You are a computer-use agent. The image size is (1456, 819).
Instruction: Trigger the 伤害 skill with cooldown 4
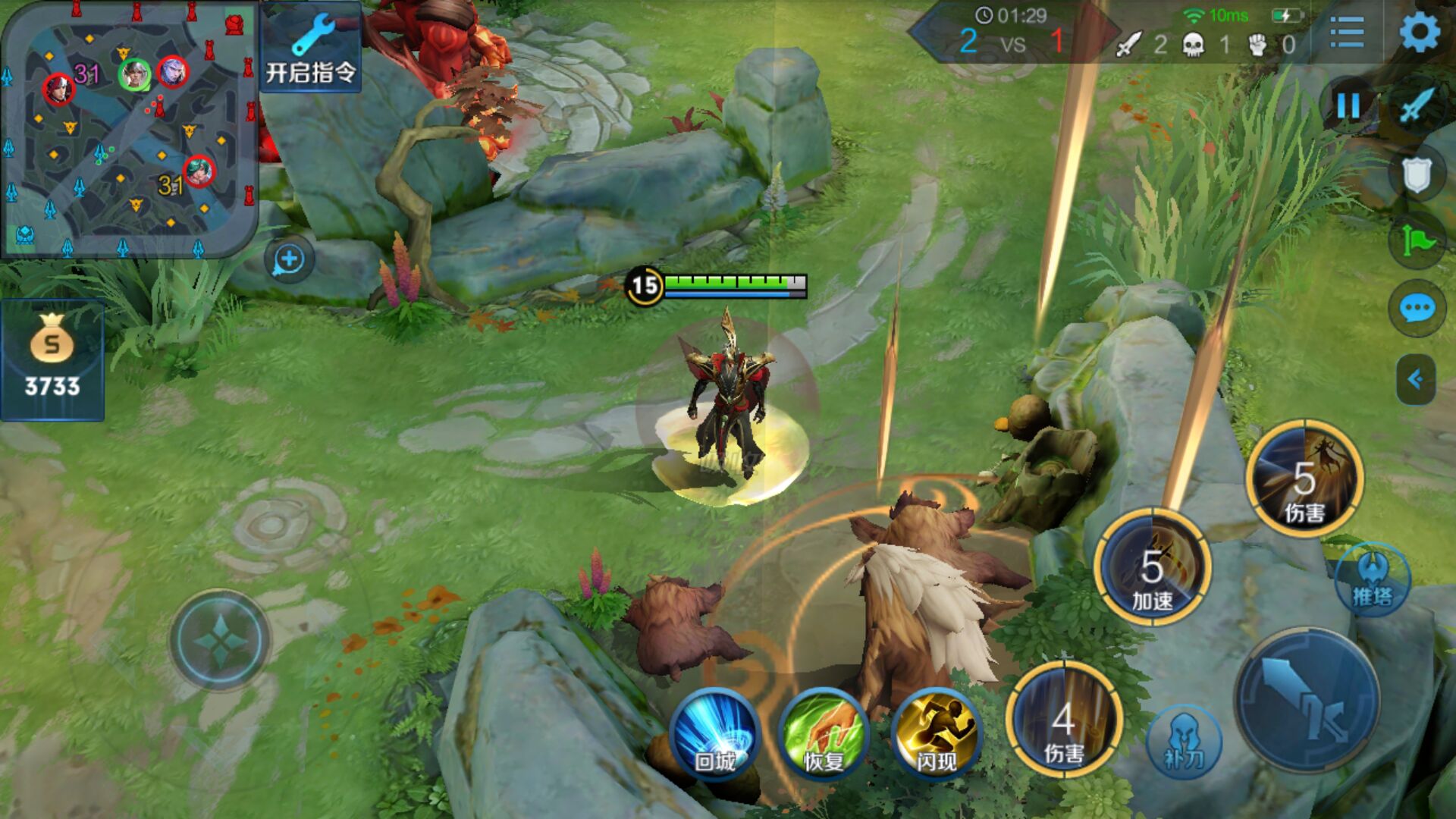[1063, 719]
